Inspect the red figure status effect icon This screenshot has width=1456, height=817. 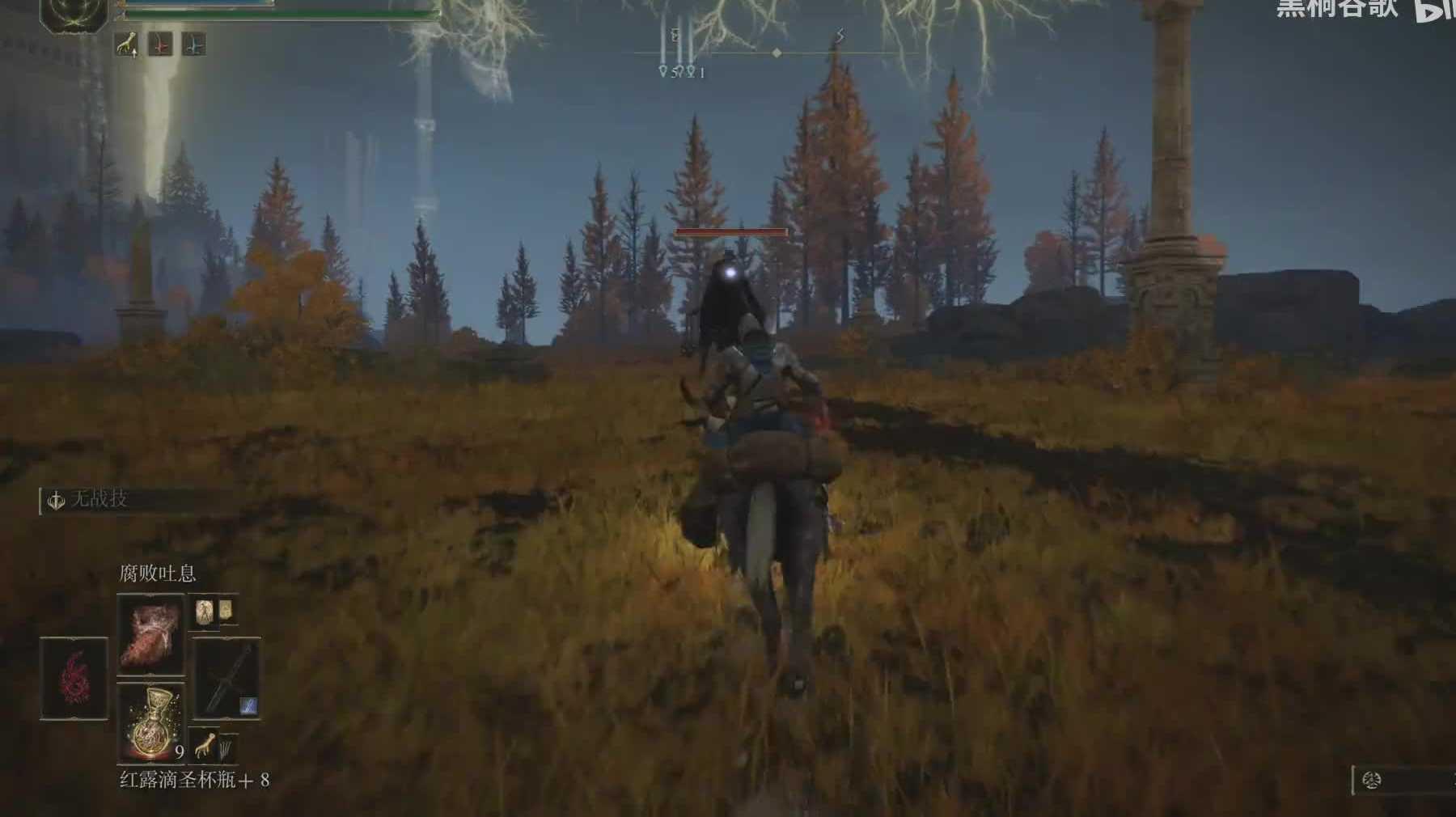pos(161,45)
